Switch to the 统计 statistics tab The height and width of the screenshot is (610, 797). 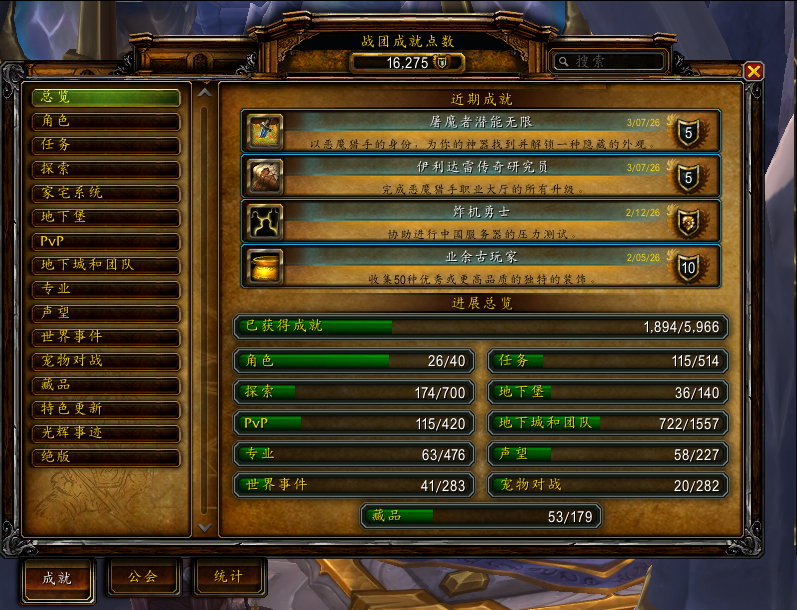pyautogui.click(x=228, y=577)
